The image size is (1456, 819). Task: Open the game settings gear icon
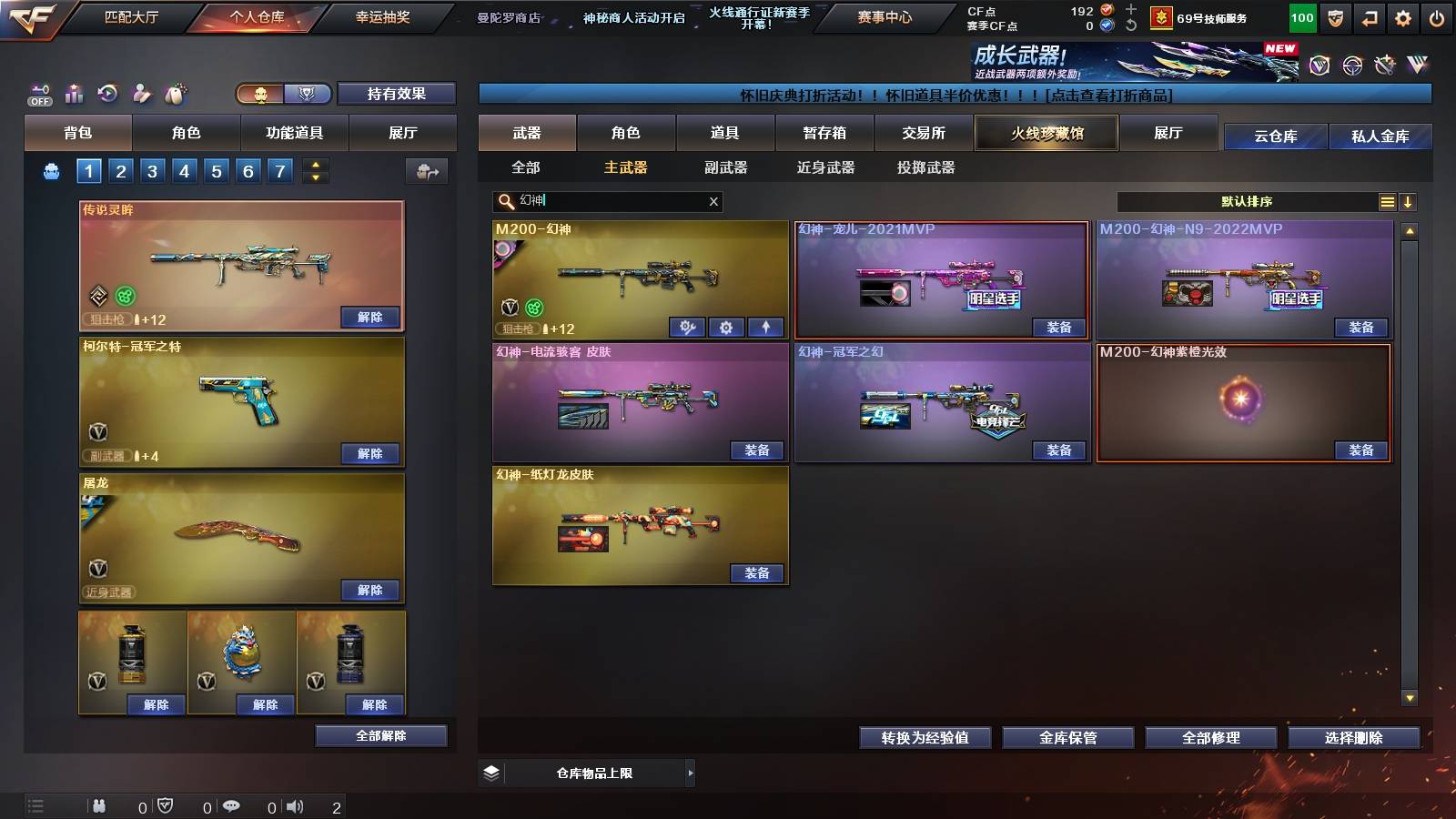[x=1404, y=17]
